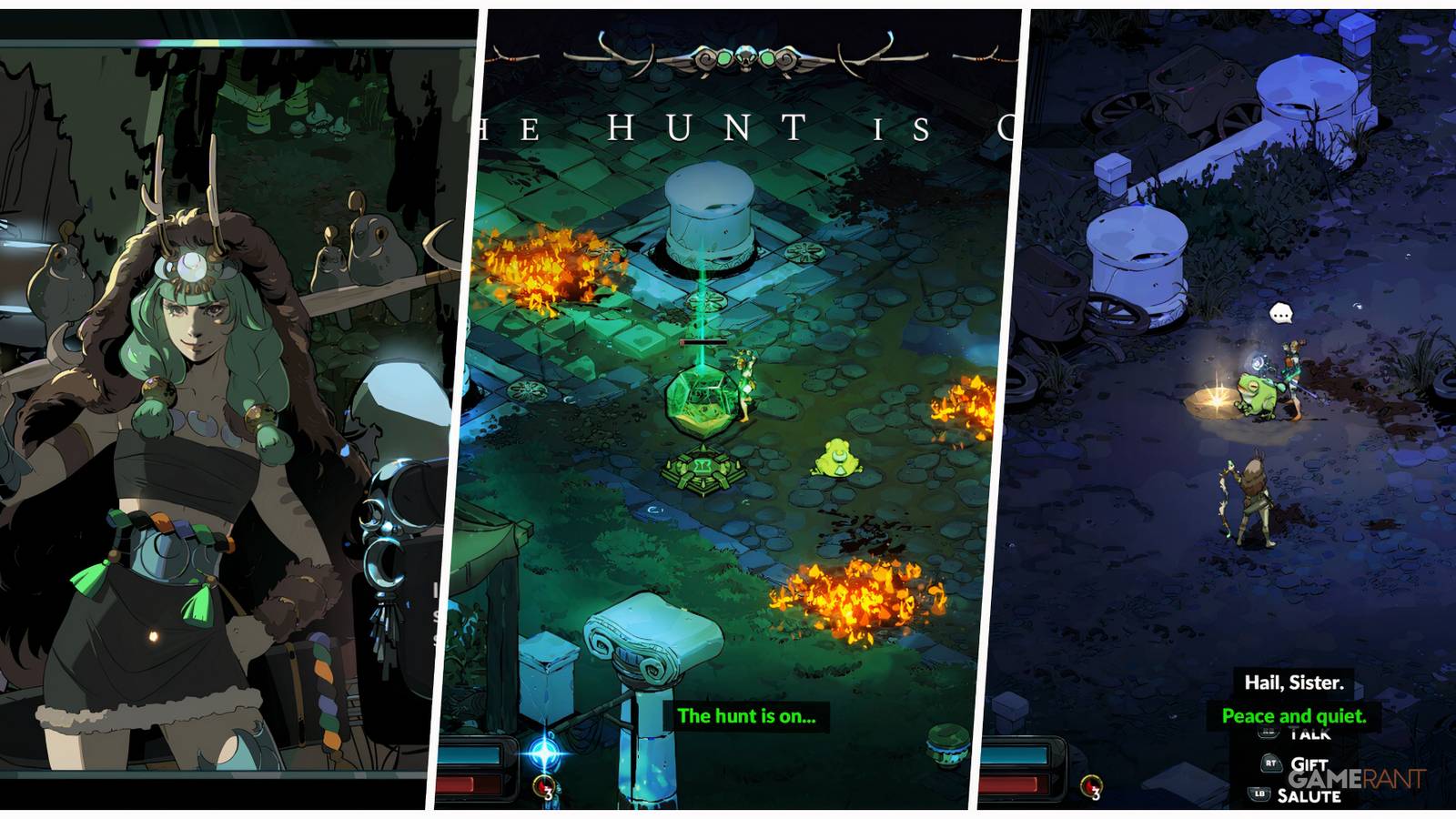
Task: Click 'The hunt is on...' subtitle text
Action: (x=748, y=717)
